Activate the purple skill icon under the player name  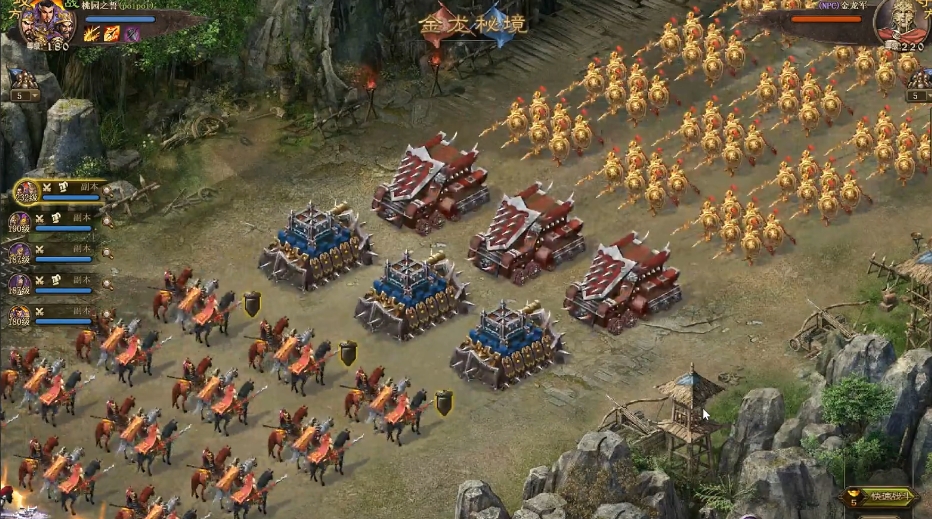(x=132, y=34)
